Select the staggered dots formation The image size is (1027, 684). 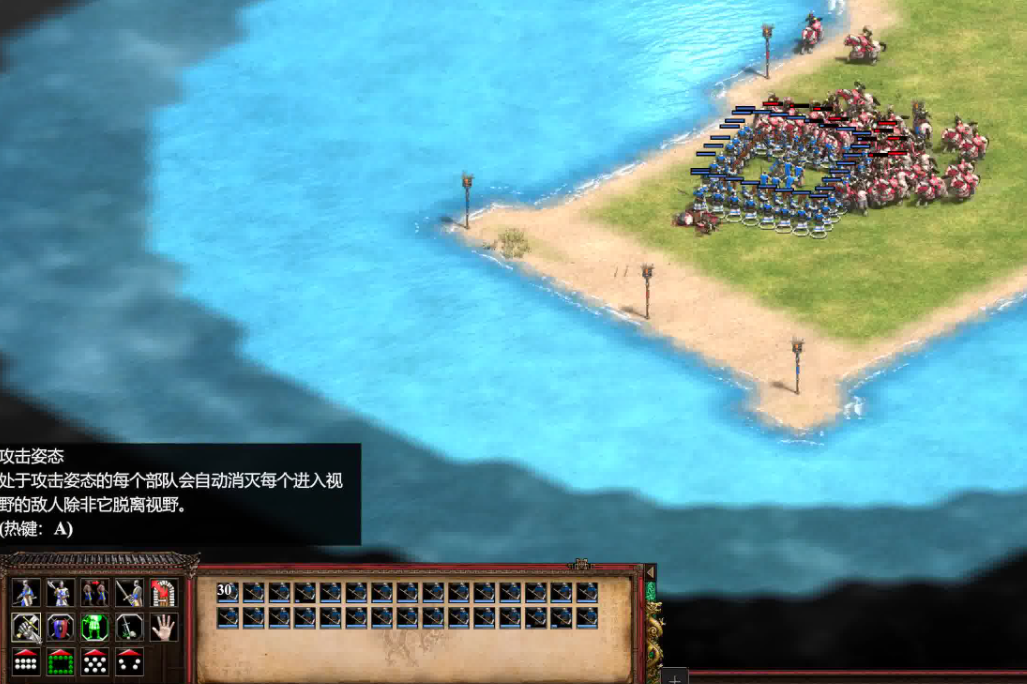95,661
